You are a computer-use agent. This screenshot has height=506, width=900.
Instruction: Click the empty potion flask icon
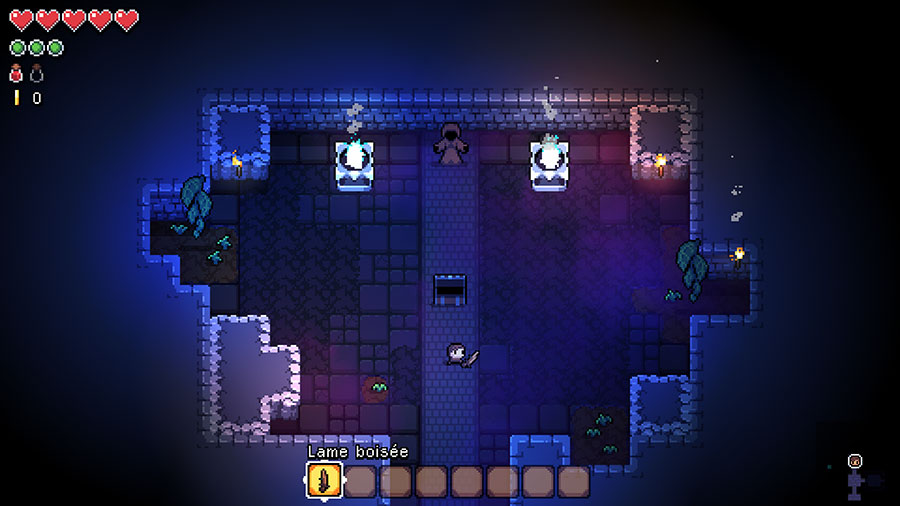(36, 73)
